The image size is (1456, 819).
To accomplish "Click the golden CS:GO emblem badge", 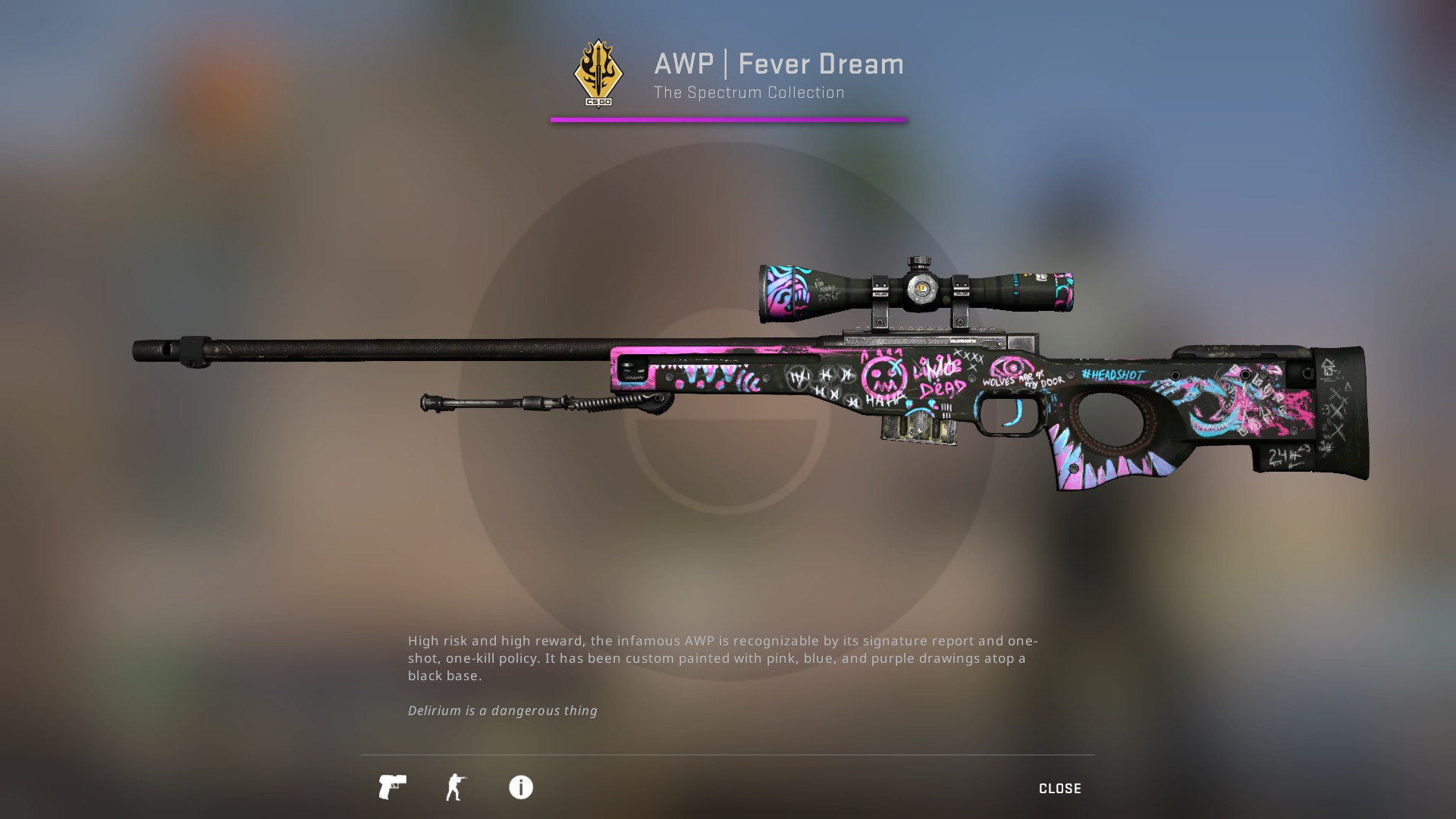I will pyautogui.click(x=599, y=71).
